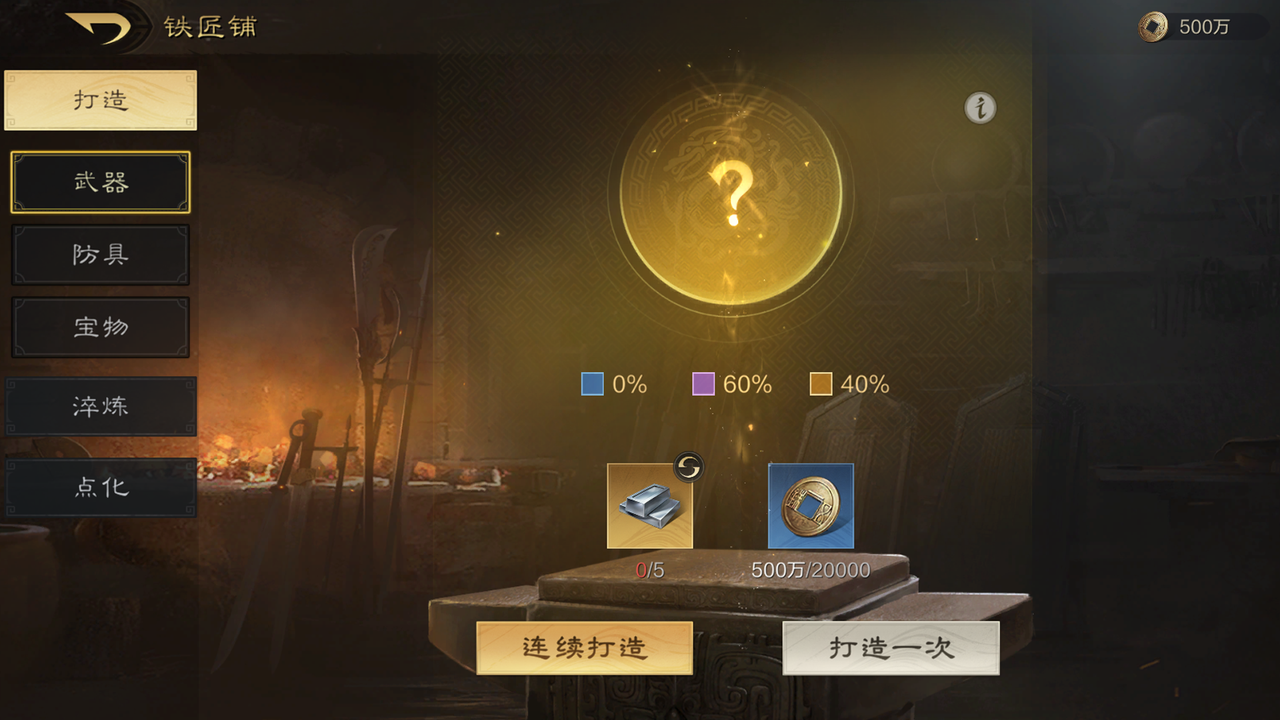This screenshot has width=1280, height=720.
Task: Select the silver ingot material slot
Action: tap(651, 507)
